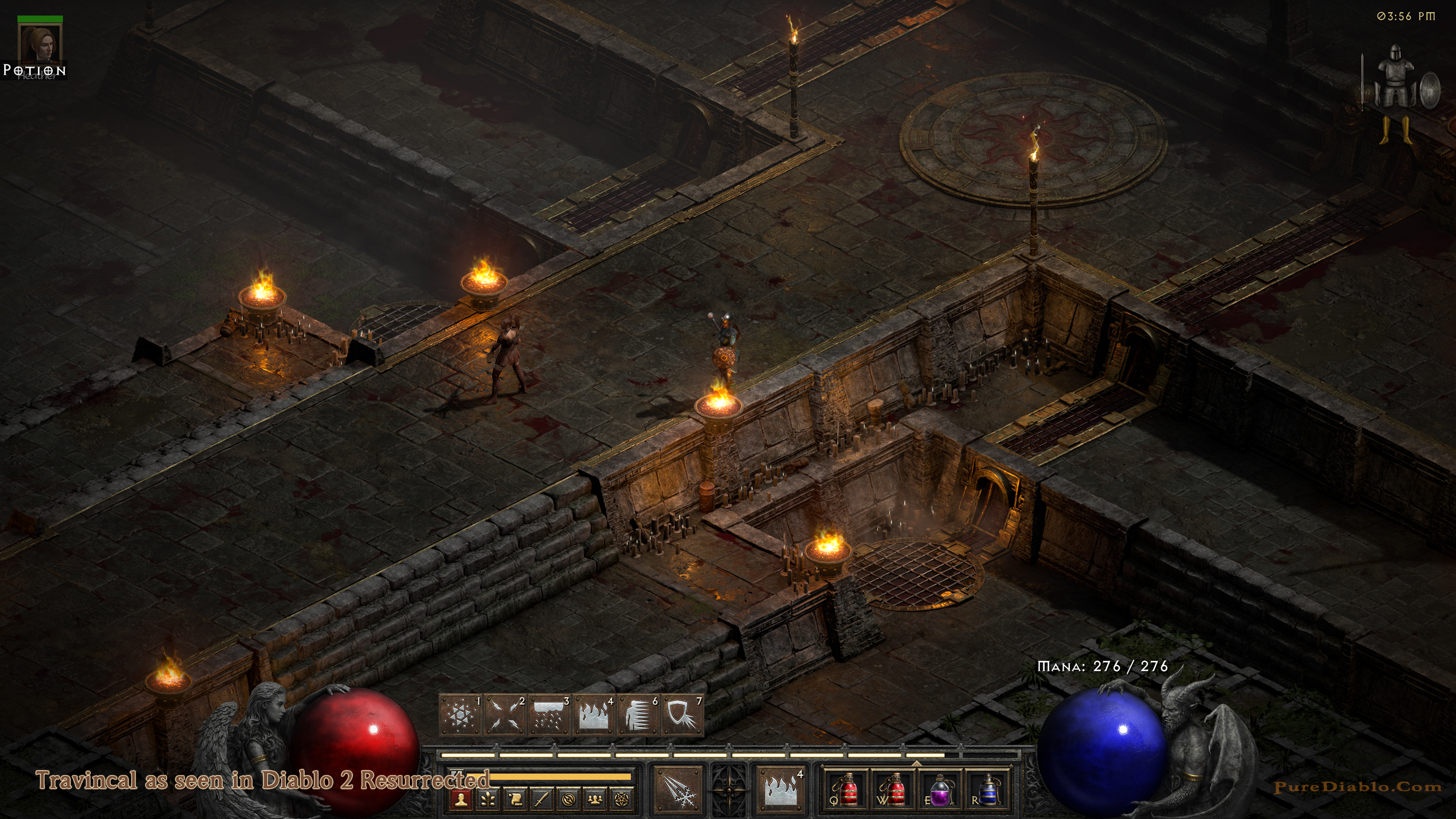Open the character sheet bust button
Screen dimensions: 1456x819
click(x=461, y=799)
